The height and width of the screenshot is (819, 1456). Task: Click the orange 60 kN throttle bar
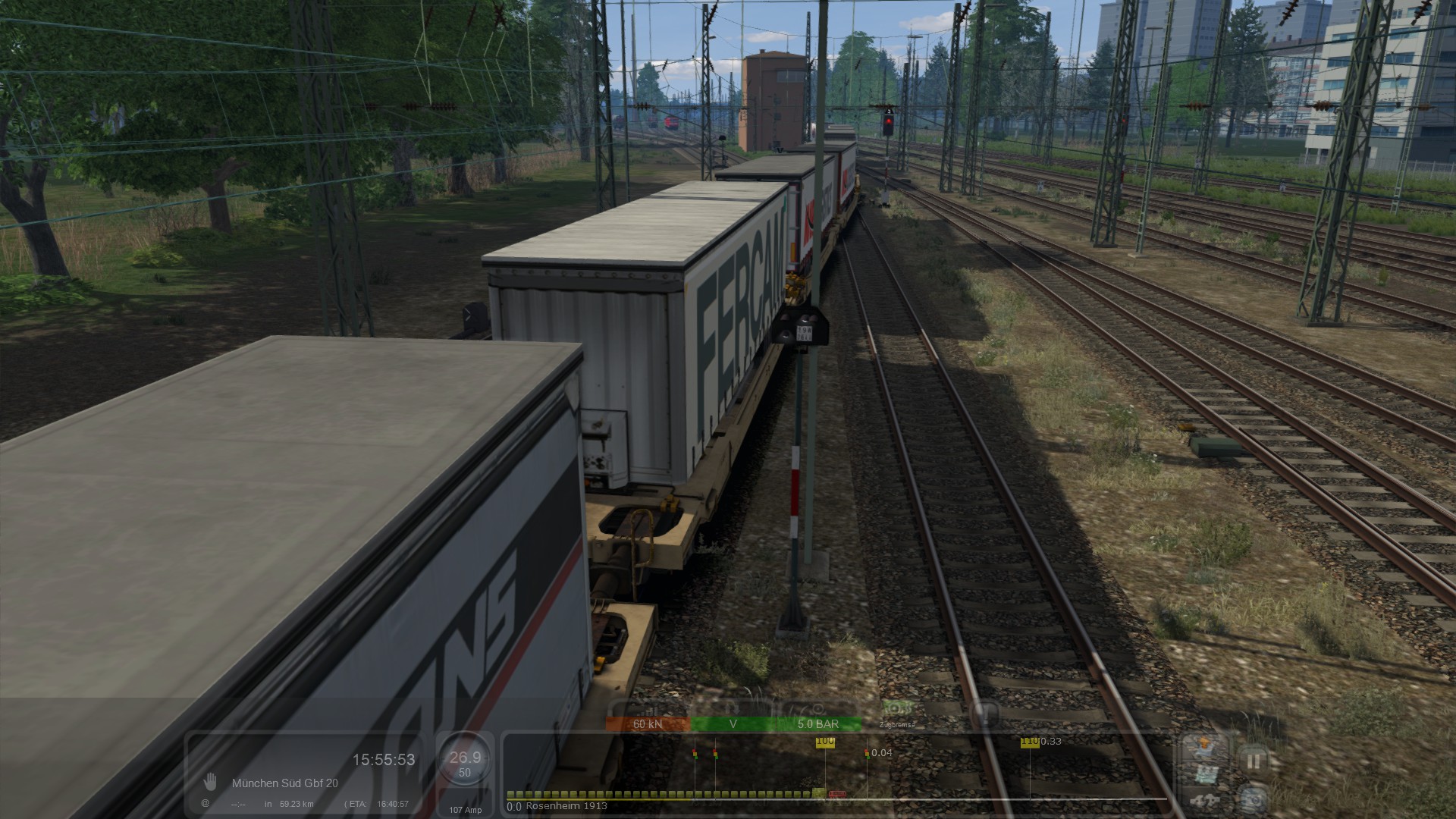[648, 724]
